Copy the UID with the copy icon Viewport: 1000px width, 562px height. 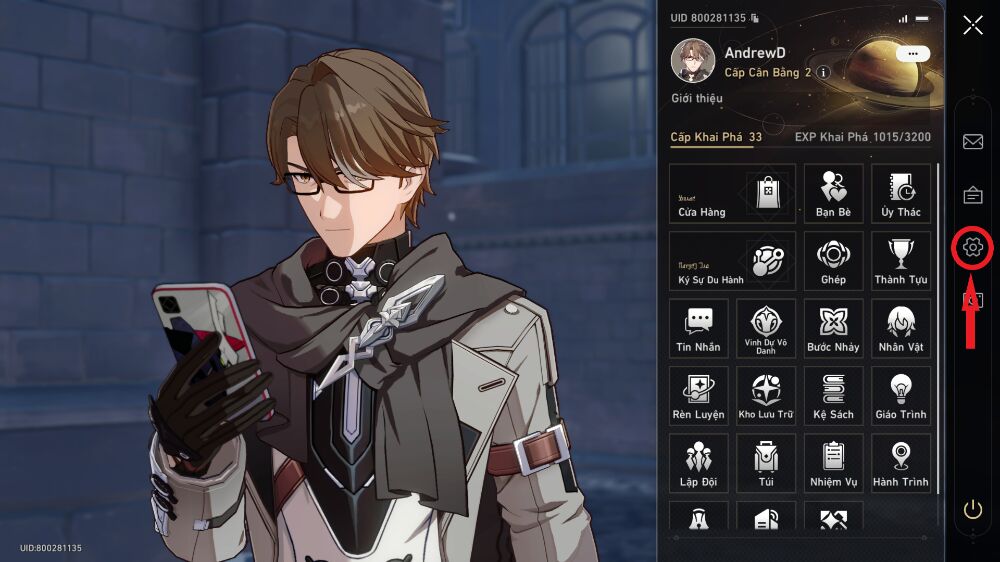pos(755,18)
